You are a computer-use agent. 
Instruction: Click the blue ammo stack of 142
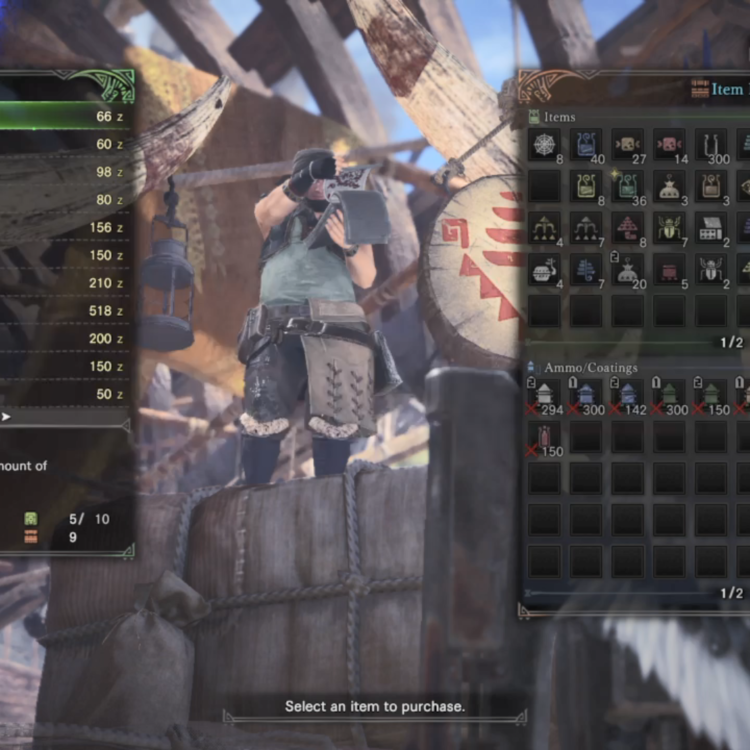(628, 395)
